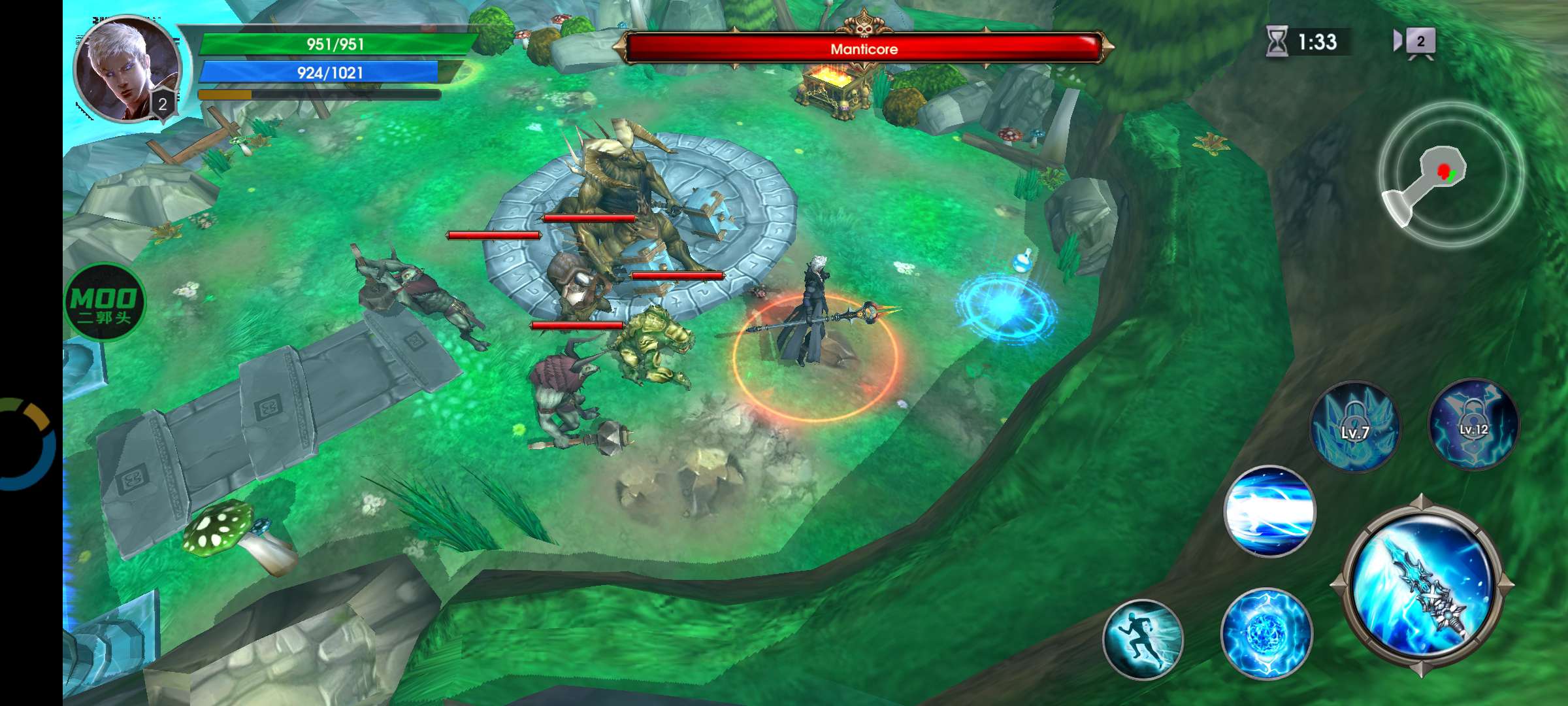Tap the locked Lv.7 skill
Viewport: 1568px width, 706px height.
(1355, 427)
